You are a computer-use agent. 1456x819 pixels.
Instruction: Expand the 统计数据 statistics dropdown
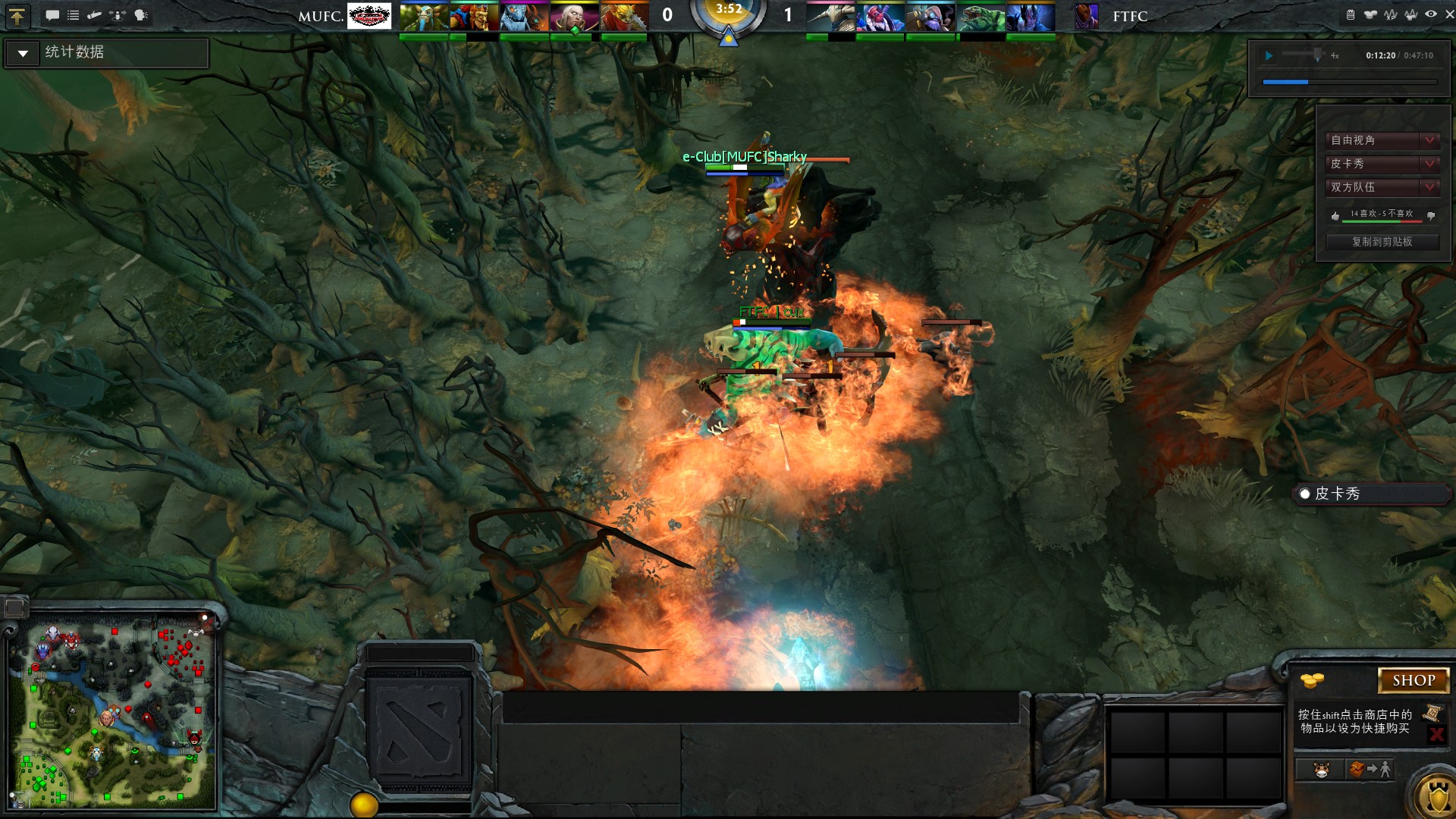point(23,53)
